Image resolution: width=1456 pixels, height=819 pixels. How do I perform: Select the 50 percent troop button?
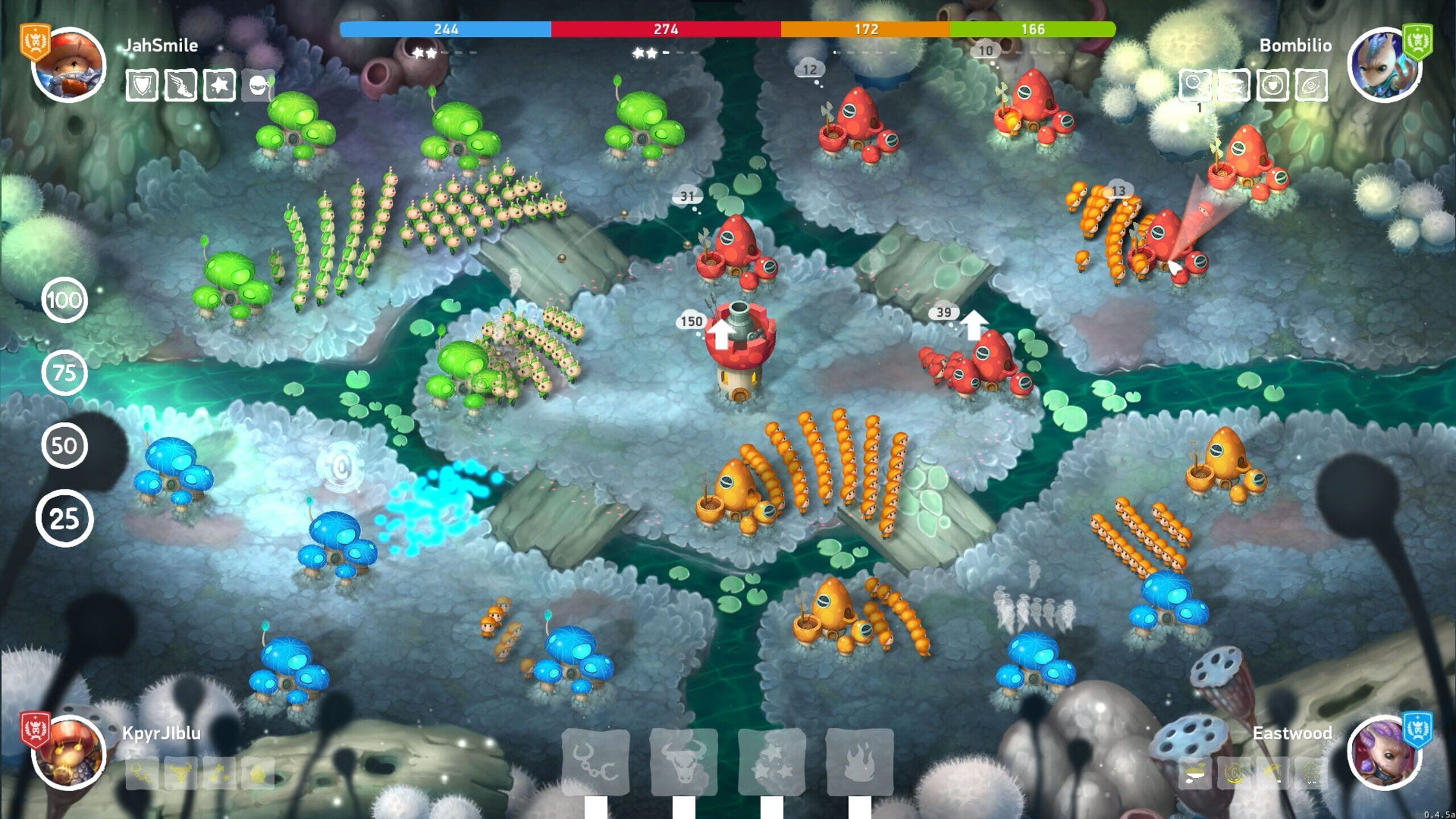64,445
